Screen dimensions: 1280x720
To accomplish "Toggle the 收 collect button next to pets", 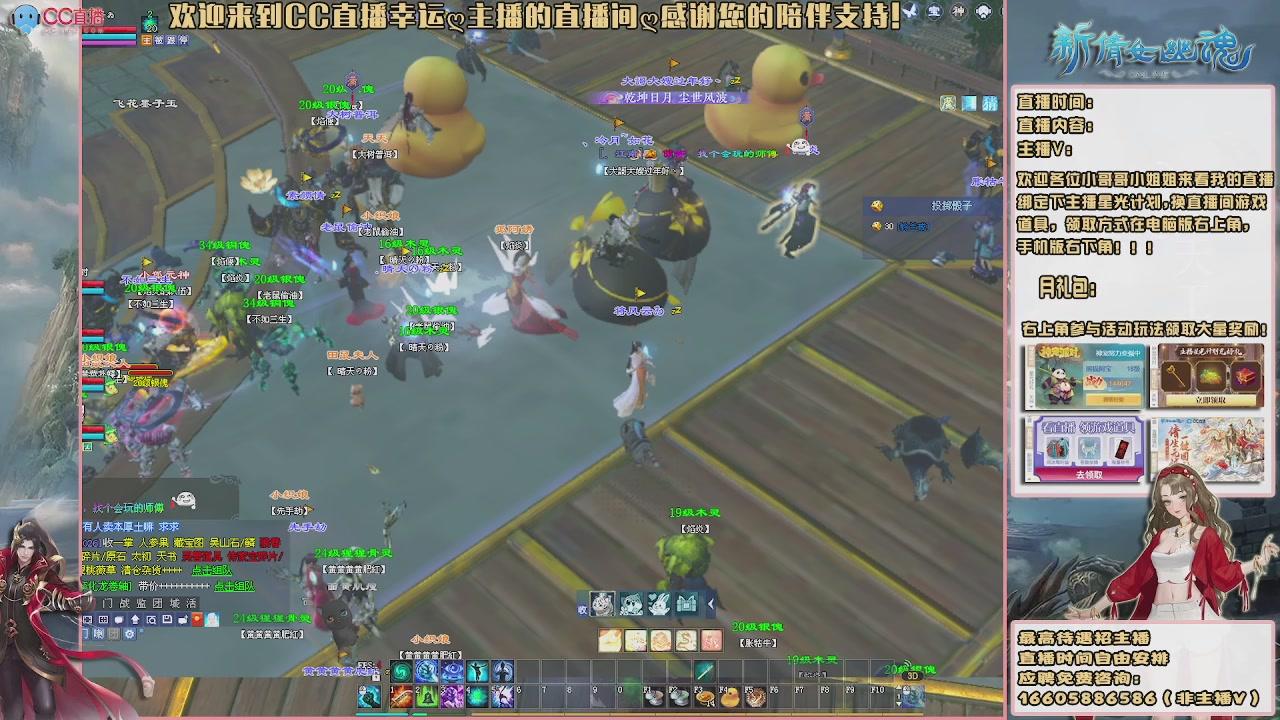I will (x=583, y=609).
